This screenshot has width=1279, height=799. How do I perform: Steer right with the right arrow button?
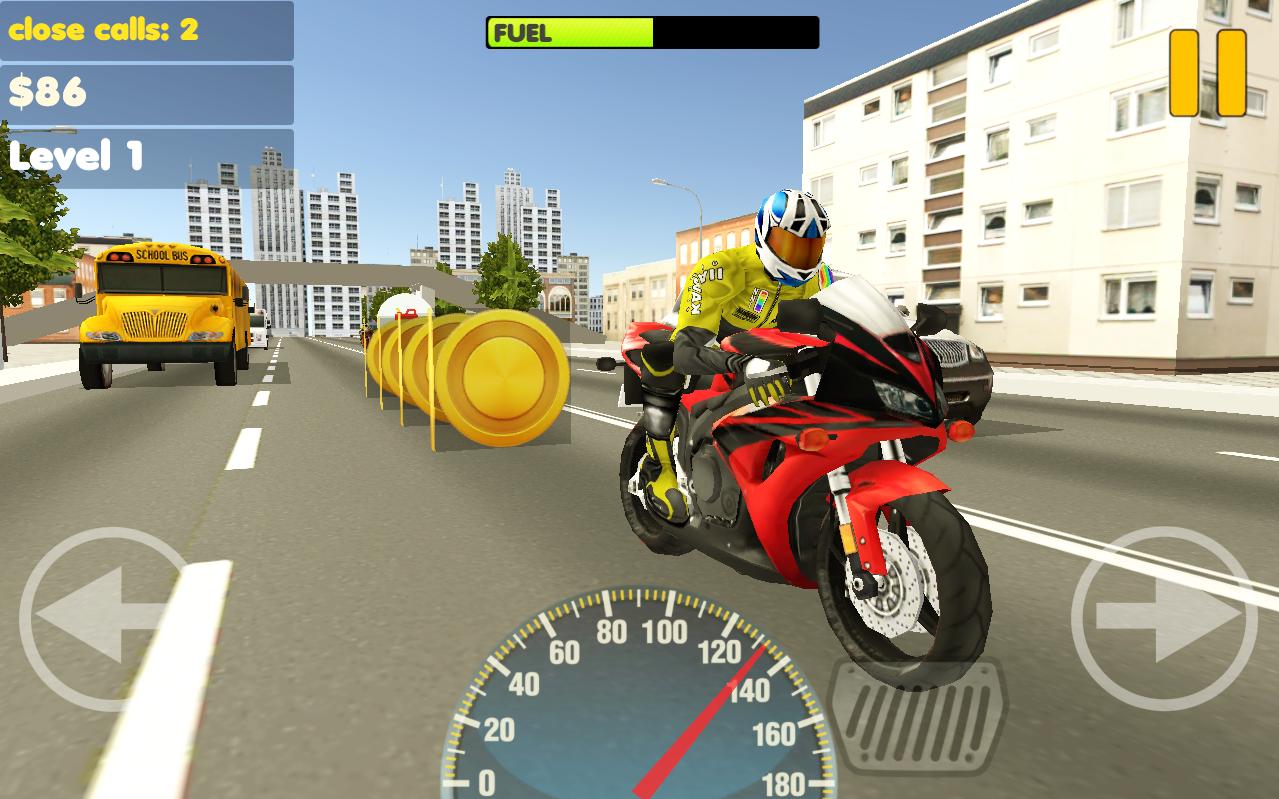[x=1163, y=619]
